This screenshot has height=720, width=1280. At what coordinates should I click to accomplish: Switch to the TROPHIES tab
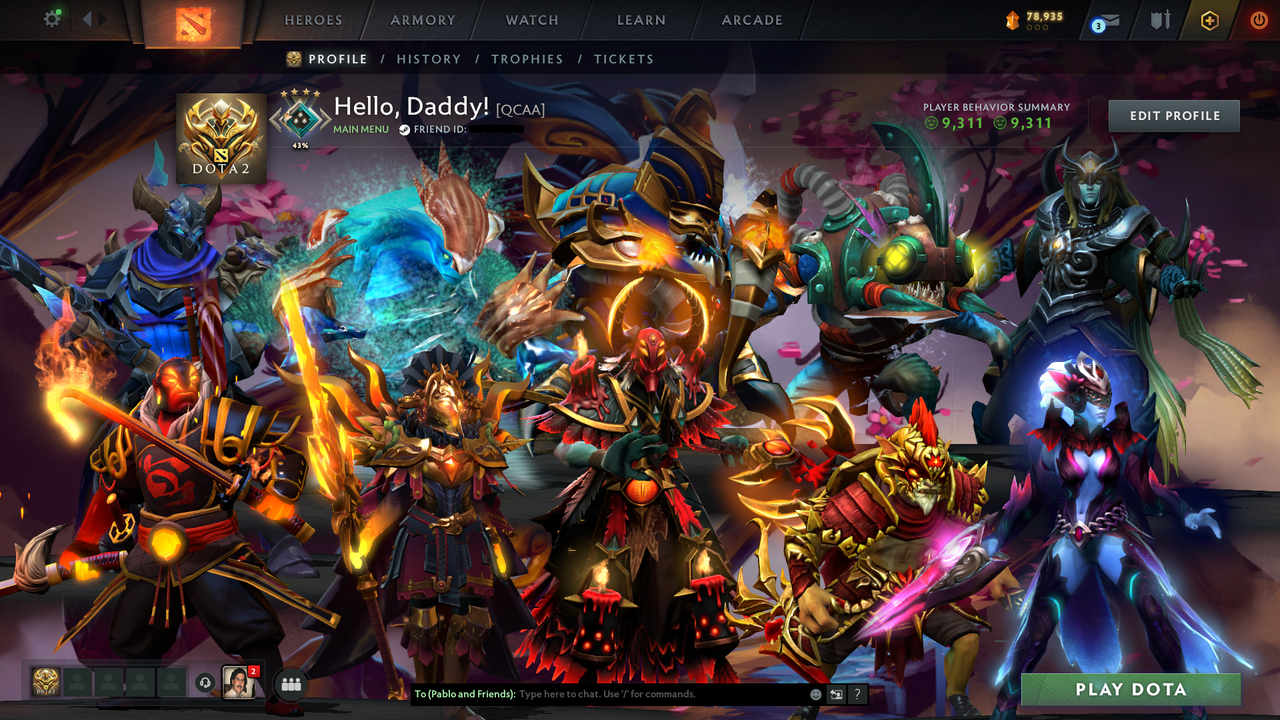[528, 59]
